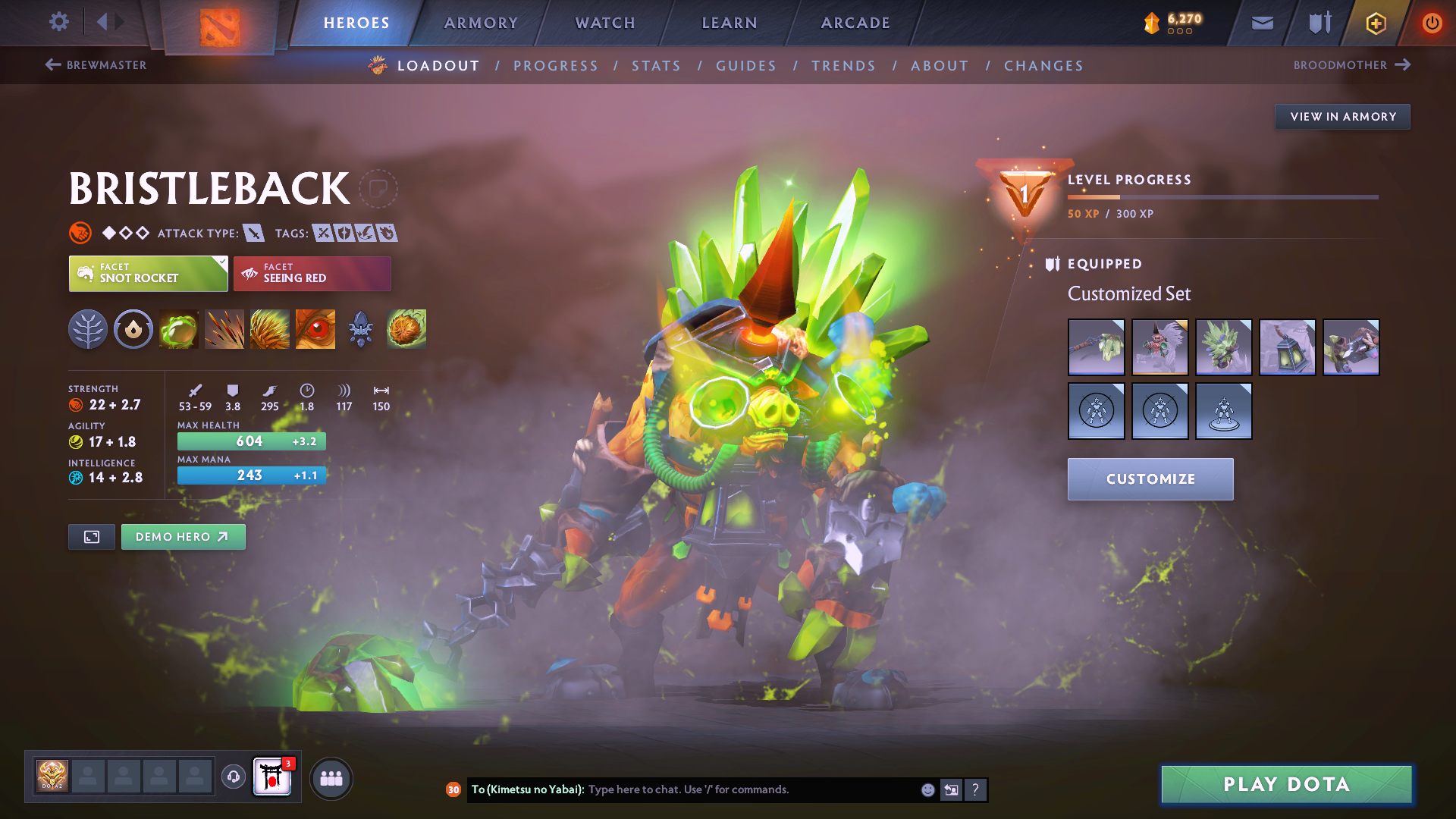Viewport: 1456px width, 819px height.
Task: Click the Dota Plus hexagon icon
Action: 1375,23
